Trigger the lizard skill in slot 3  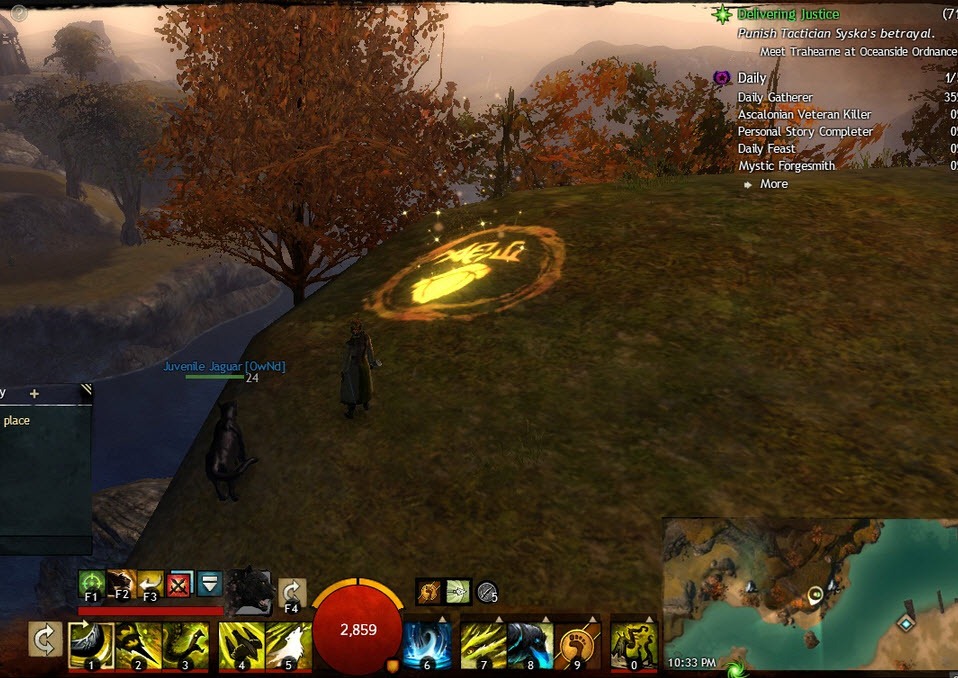coord(186,644)
